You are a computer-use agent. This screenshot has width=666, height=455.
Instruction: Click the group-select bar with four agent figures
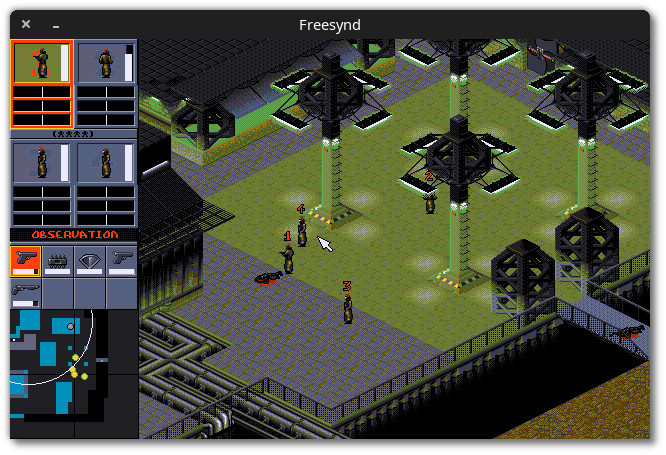73,133
